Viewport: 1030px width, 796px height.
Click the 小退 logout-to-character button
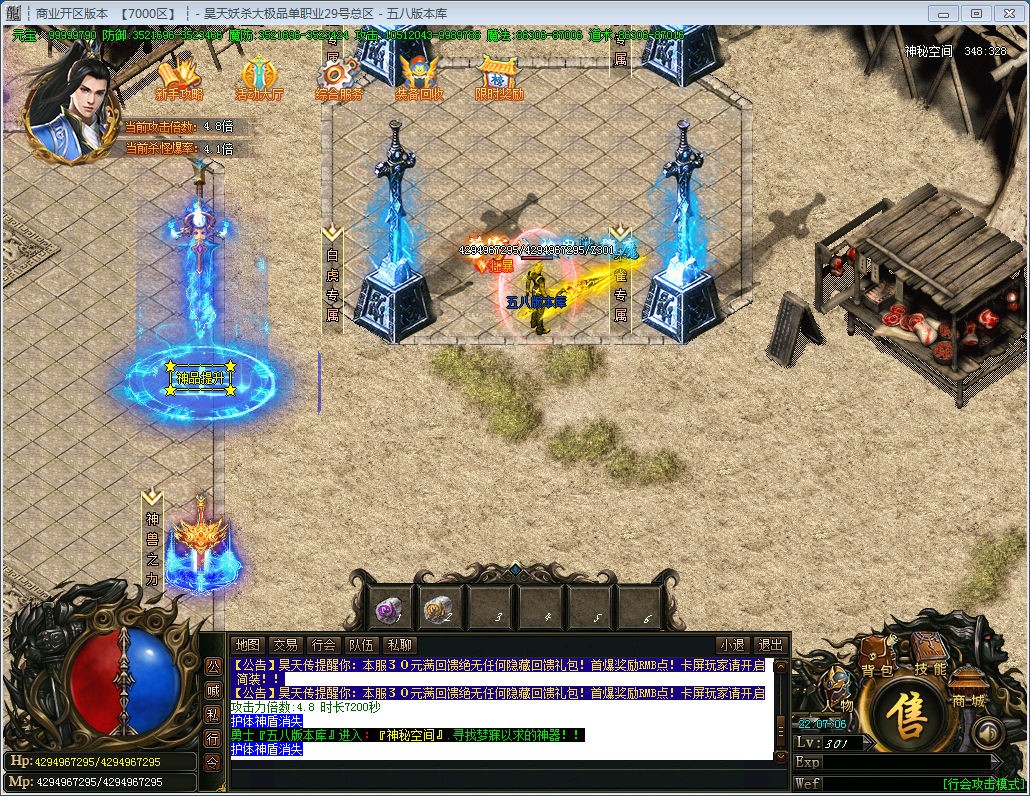(x=732, y=645)
